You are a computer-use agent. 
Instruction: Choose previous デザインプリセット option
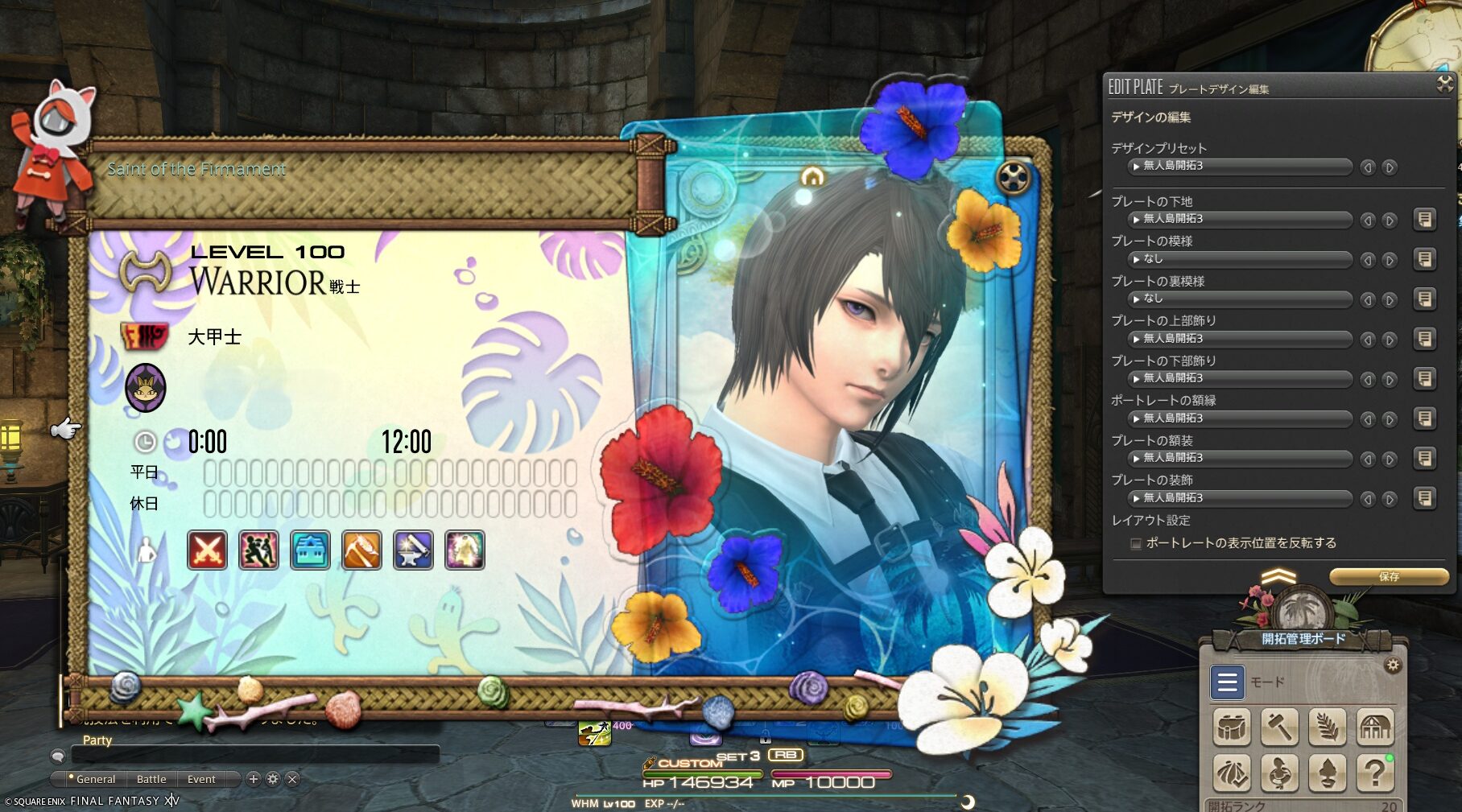(x=1368, y=167)
